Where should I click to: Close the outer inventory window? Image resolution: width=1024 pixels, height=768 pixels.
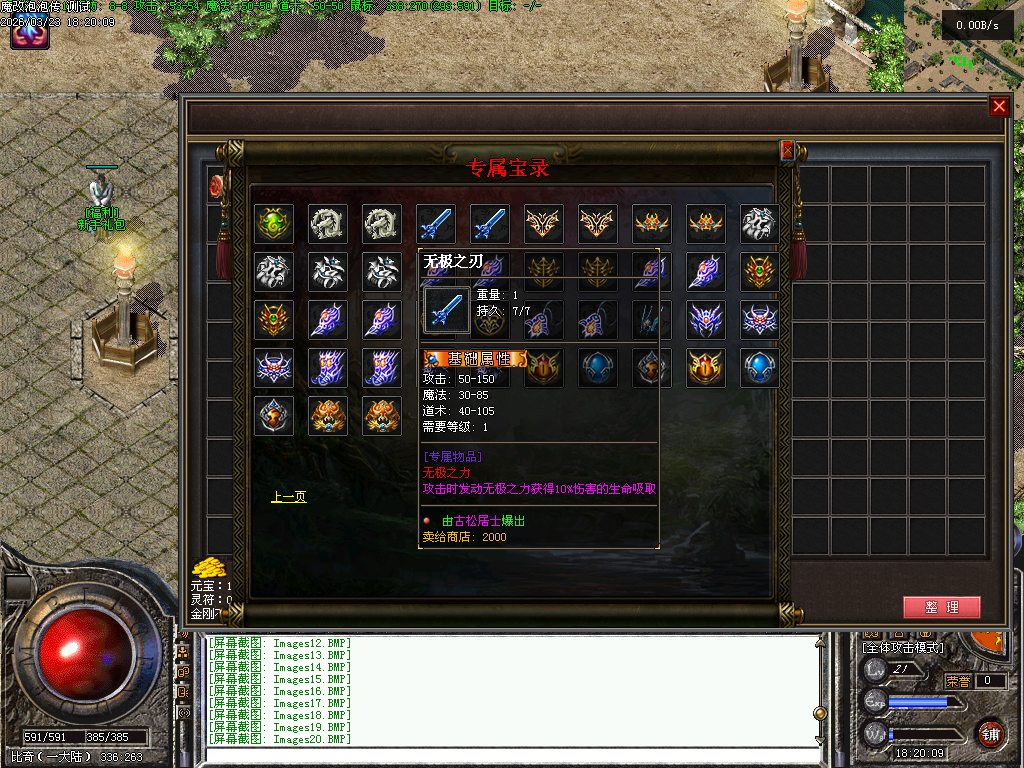pyautogui.click(x=998, y=107)
